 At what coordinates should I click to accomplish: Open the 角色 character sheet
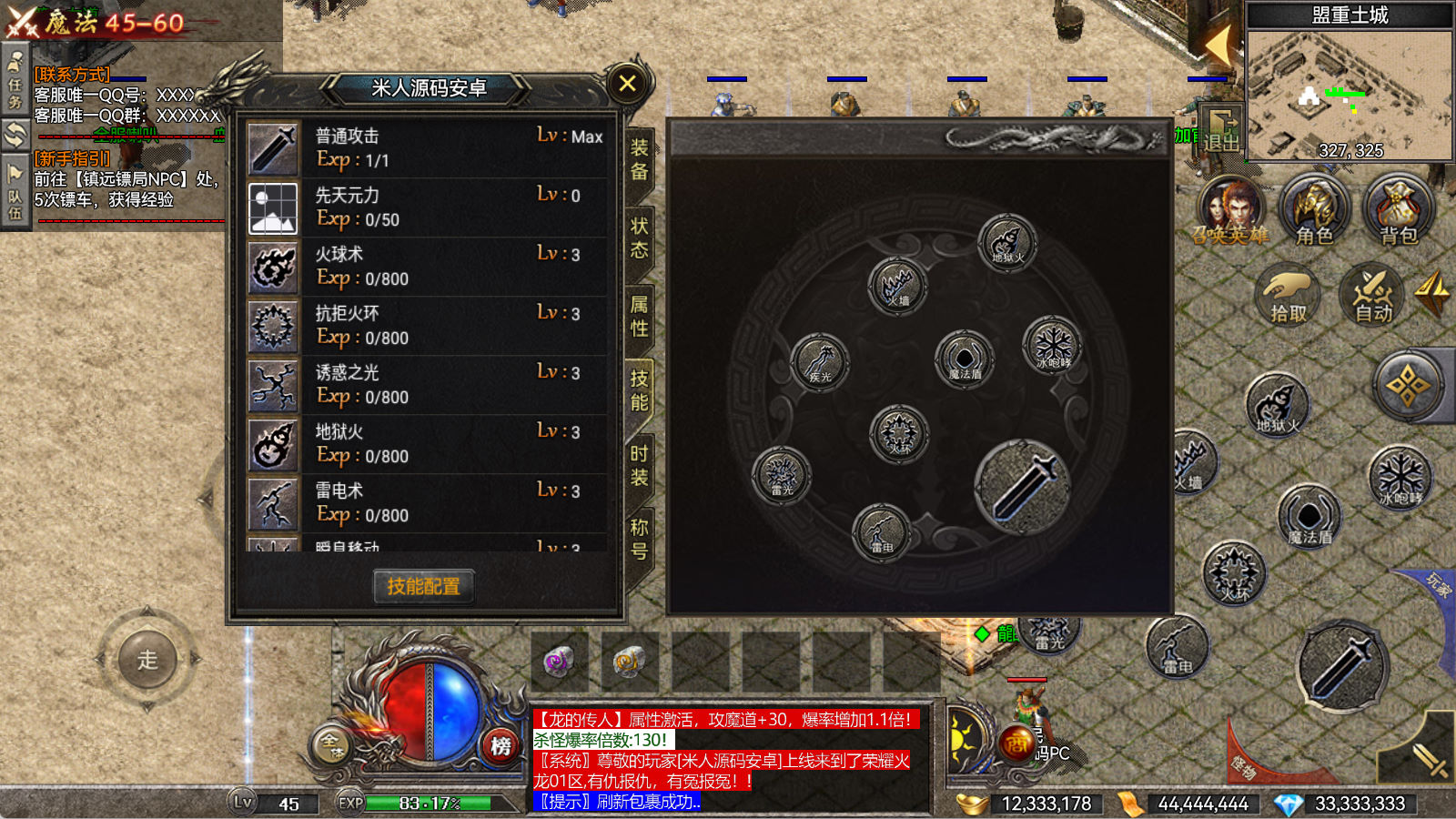point(1314,211)
